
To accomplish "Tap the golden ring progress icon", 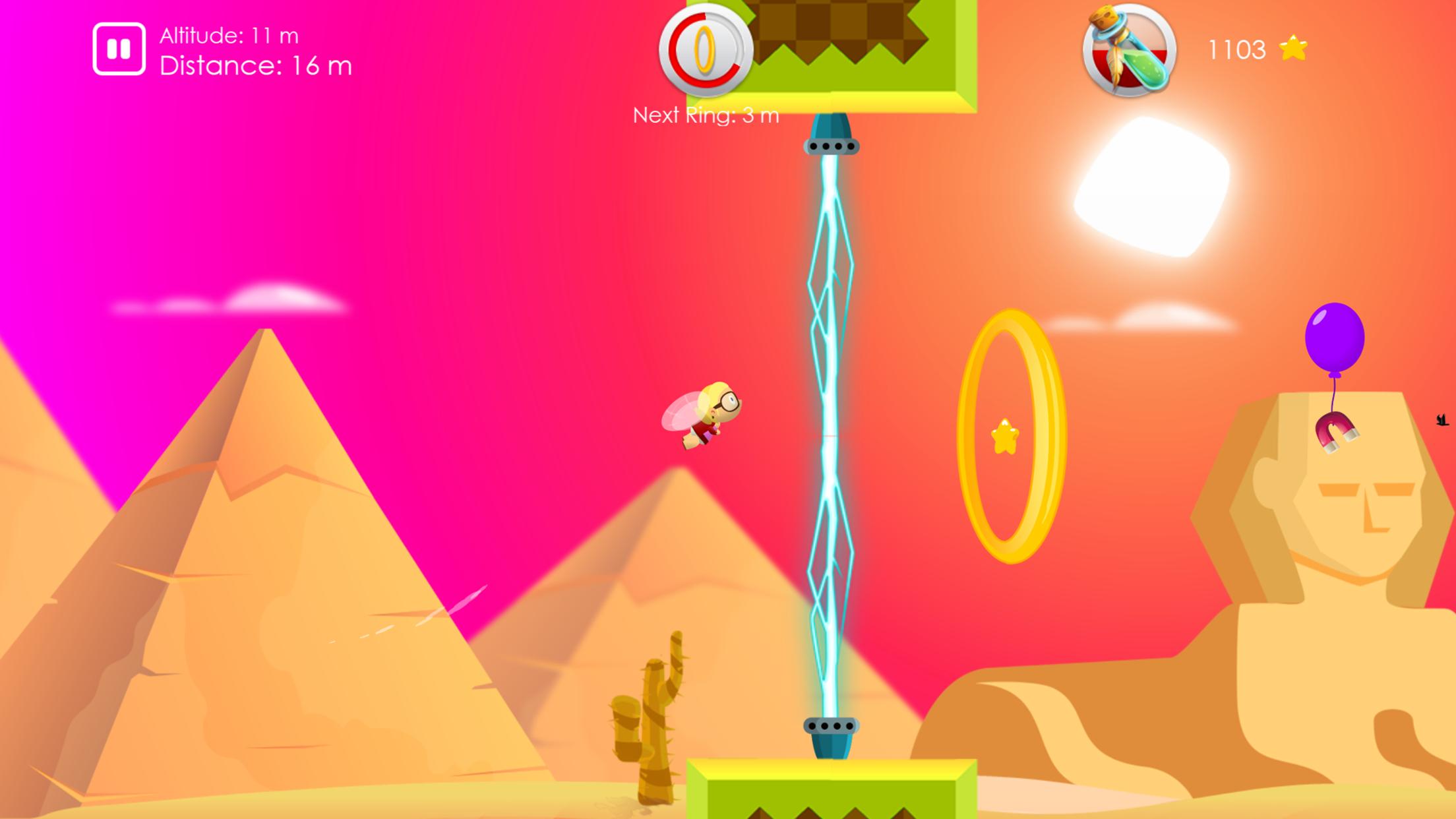I will [x=706, y=49].
